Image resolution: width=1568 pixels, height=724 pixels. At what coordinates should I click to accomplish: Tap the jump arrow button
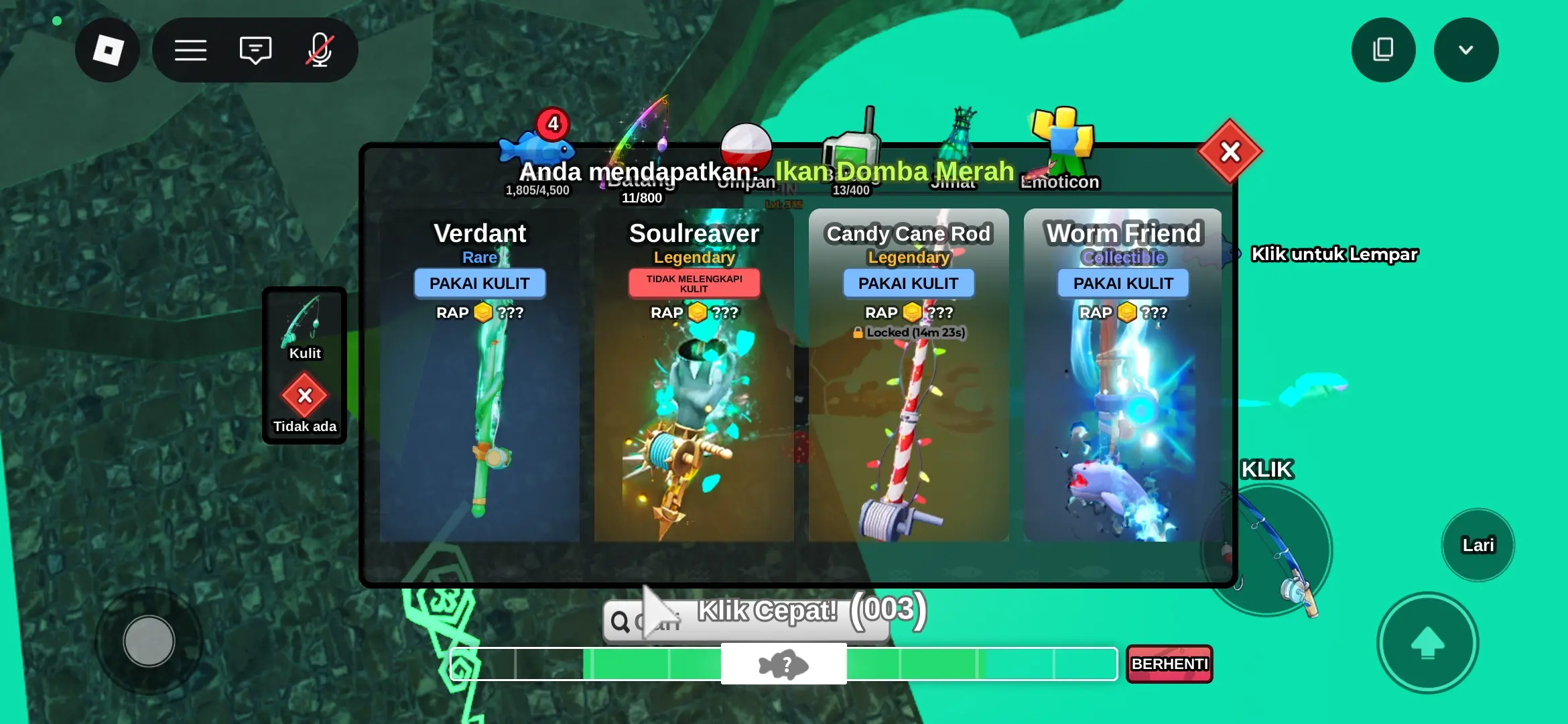click(1427, 643)
